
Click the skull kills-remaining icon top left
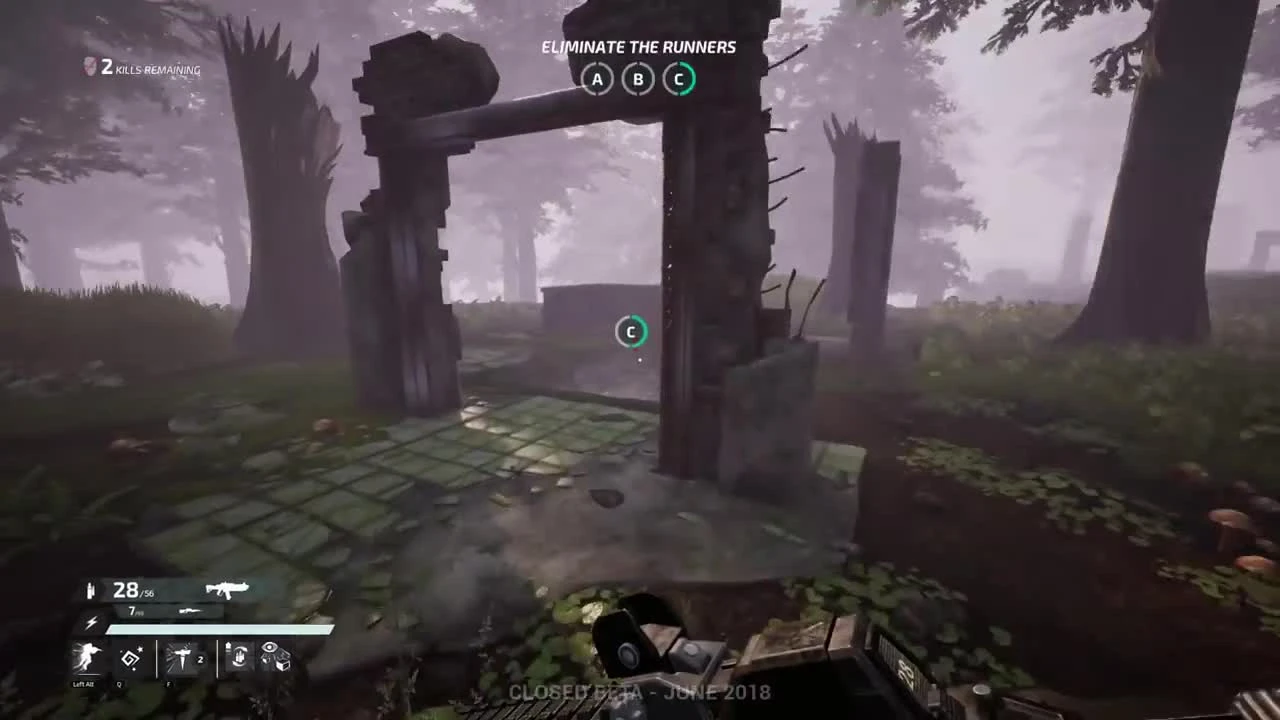pyautogui.click(x=88, y=68)
